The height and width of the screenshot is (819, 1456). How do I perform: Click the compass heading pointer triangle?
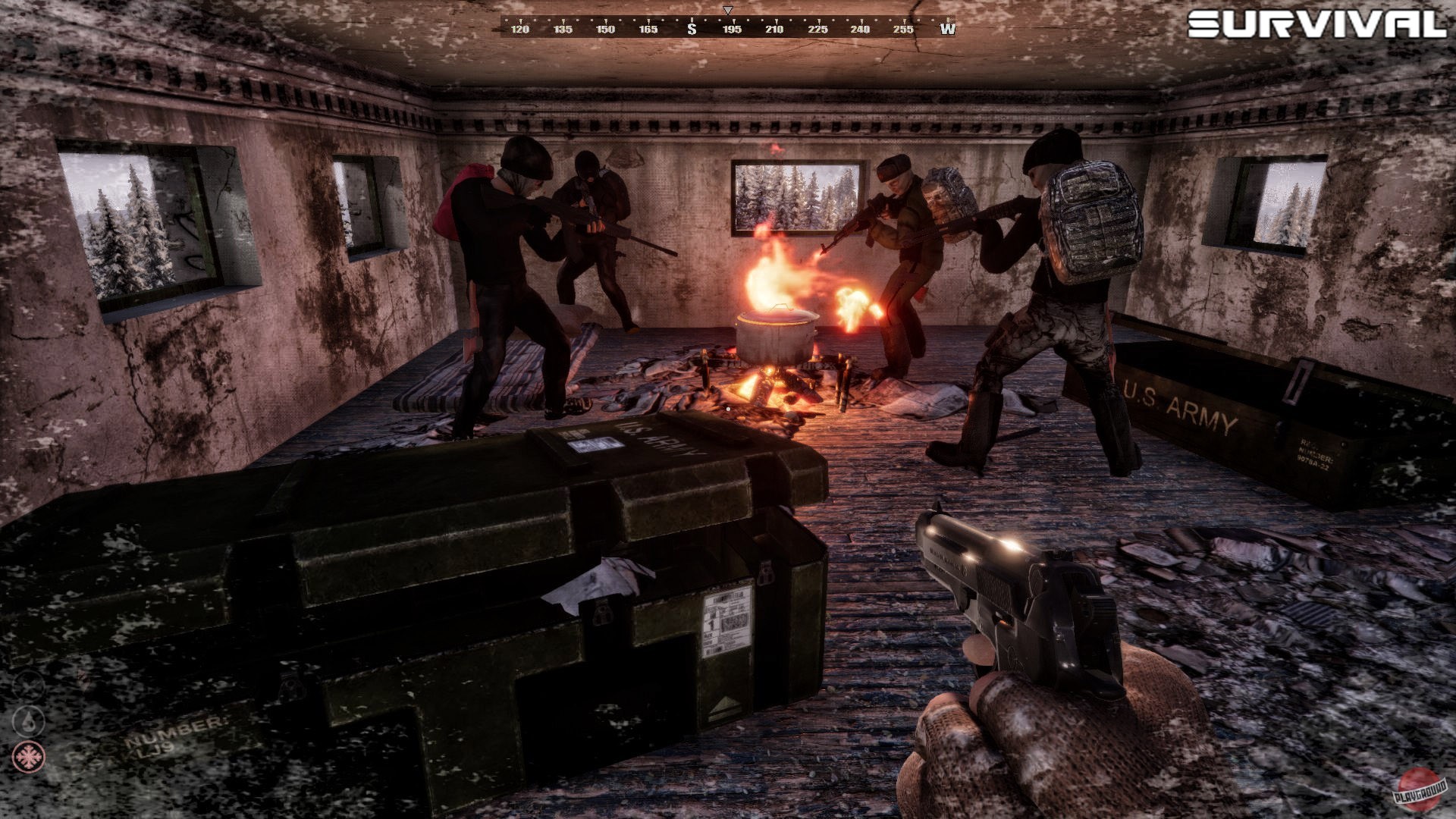click(x=727, y=10)
